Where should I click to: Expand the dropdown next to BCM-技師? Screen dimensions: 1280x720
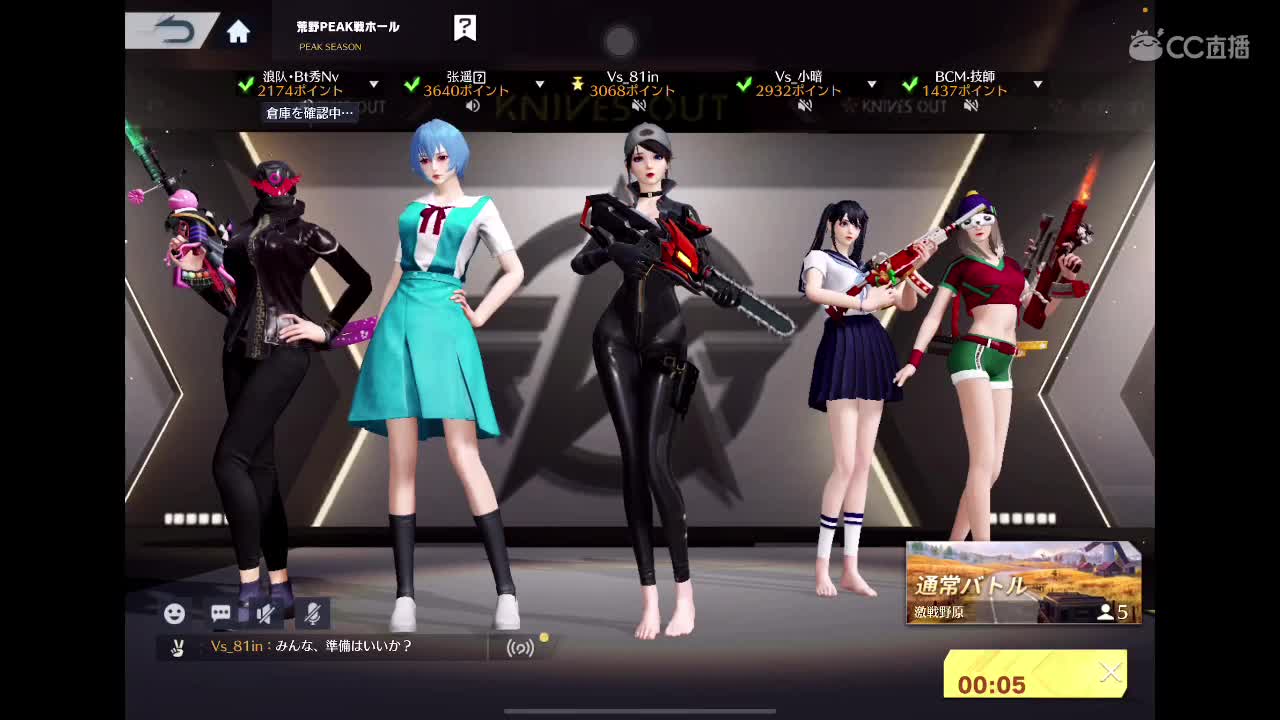[1036, 84]
